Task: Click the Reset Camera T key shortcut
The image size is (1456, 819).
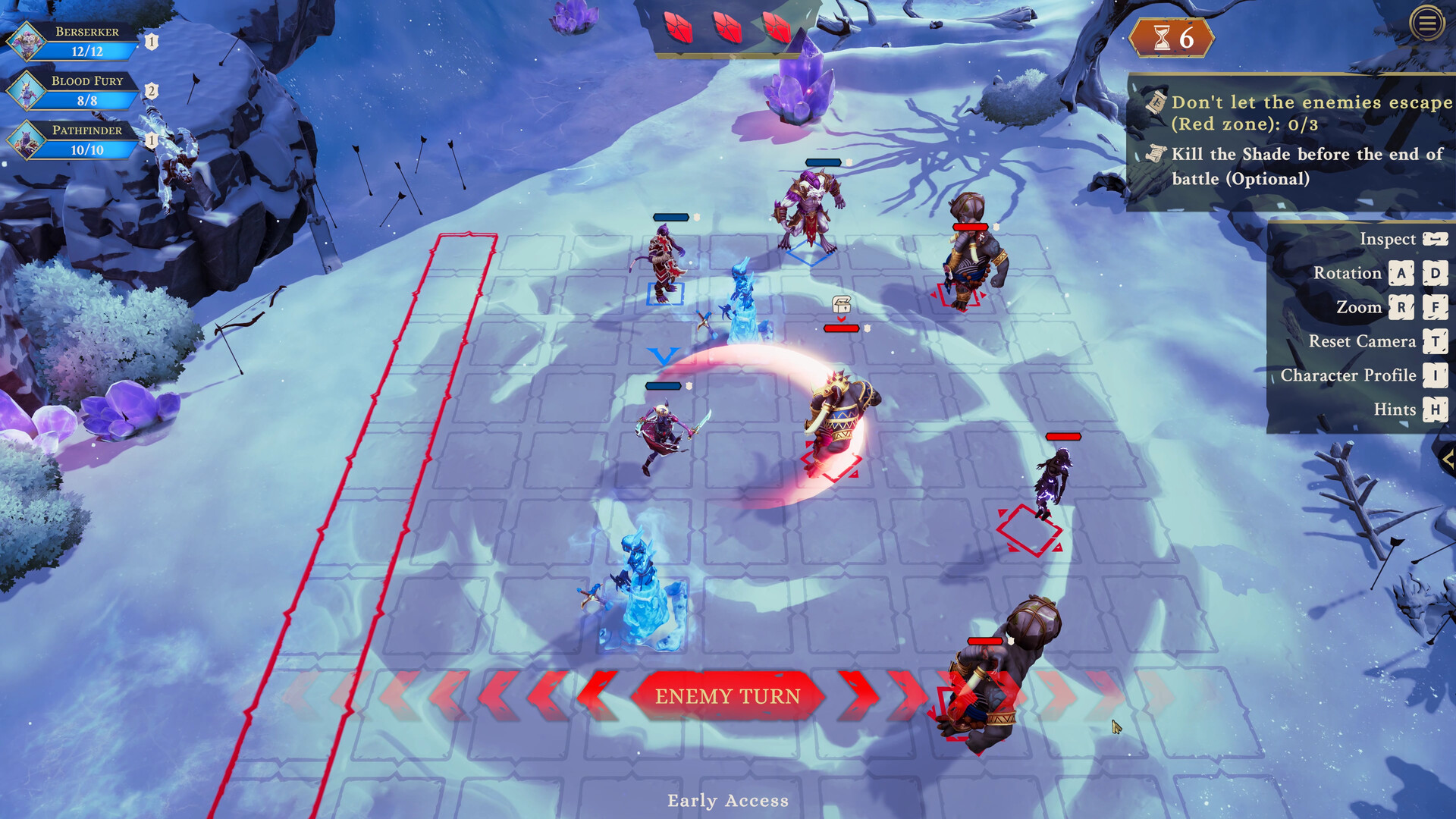Action: (1436, 341)
